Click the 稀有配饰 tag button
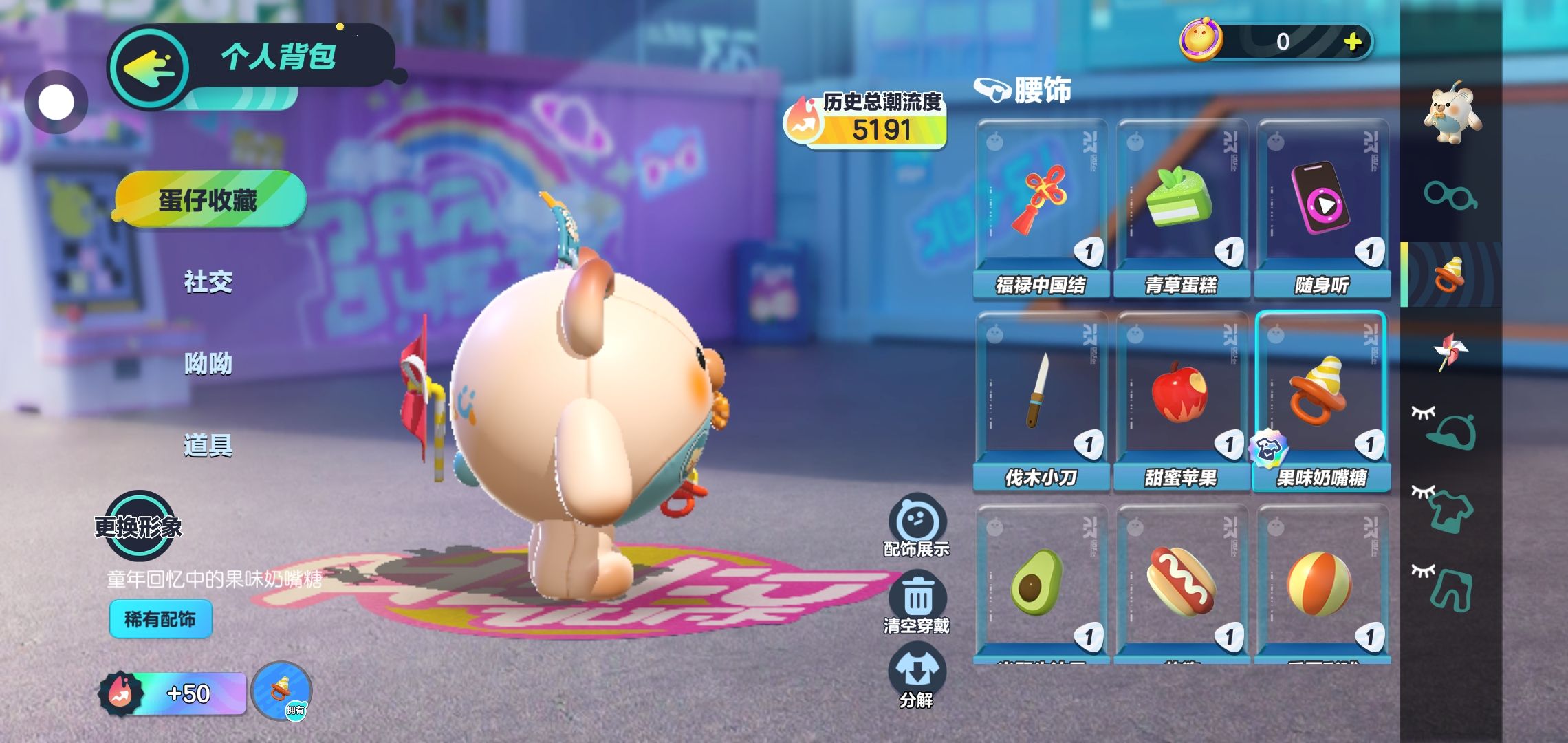 tap(160, 619)
